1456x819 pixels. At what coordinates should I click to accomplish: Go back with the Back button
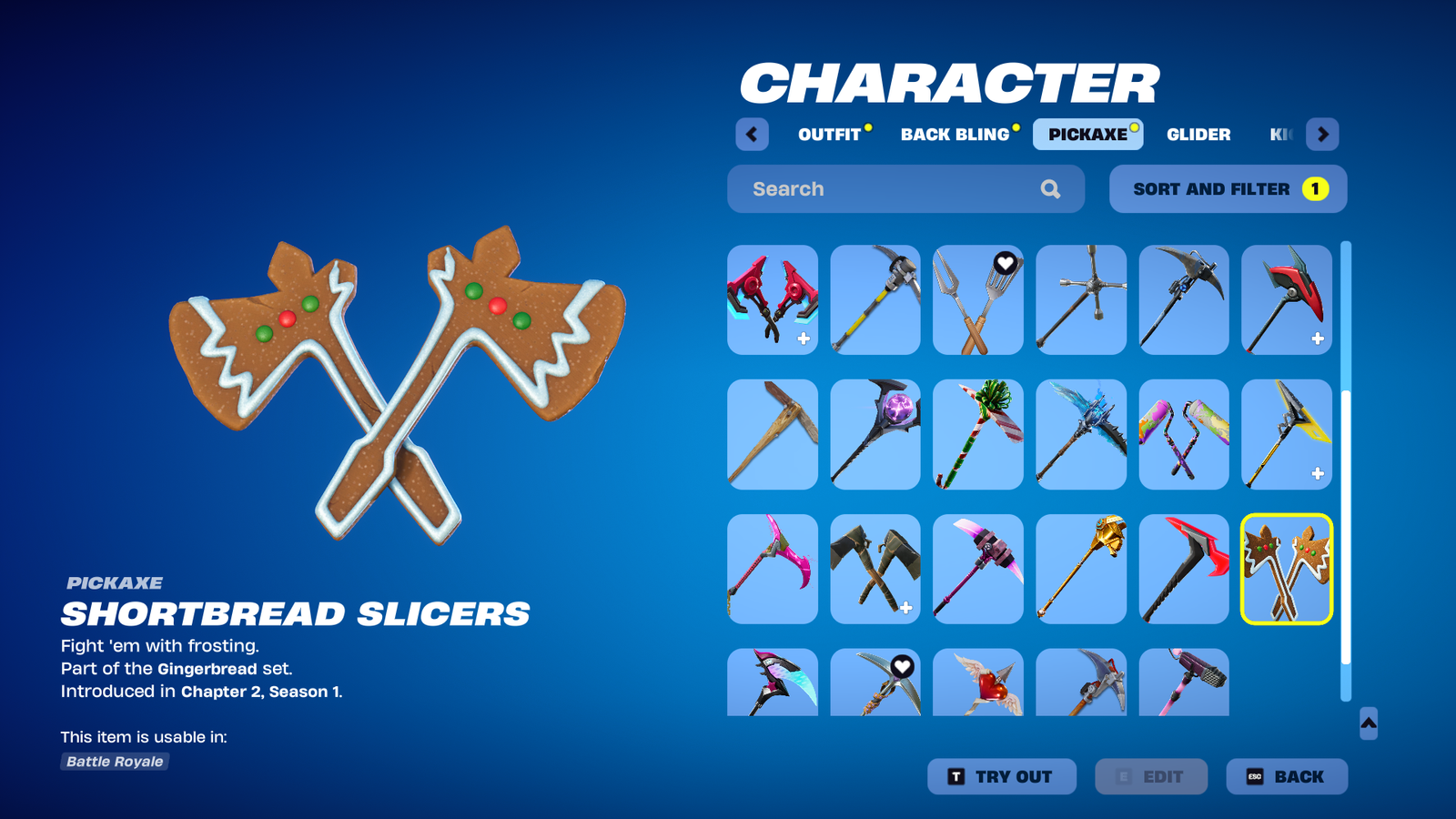coord(1286,776)
